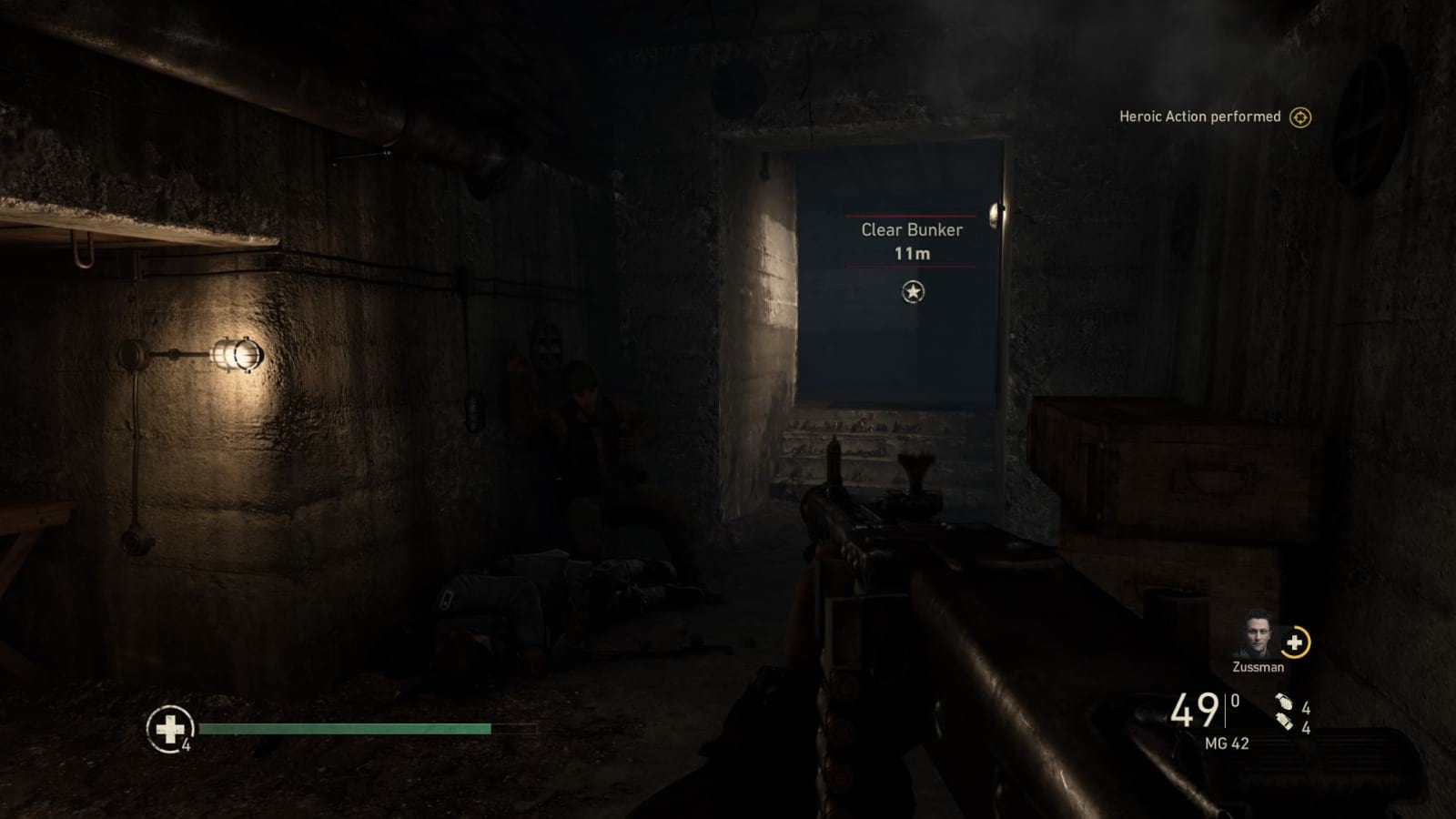The height and width of the screenshot is (819, 1456).
Task: Click the crosshair icon beside Heroic Action text
Action: 1300,116
